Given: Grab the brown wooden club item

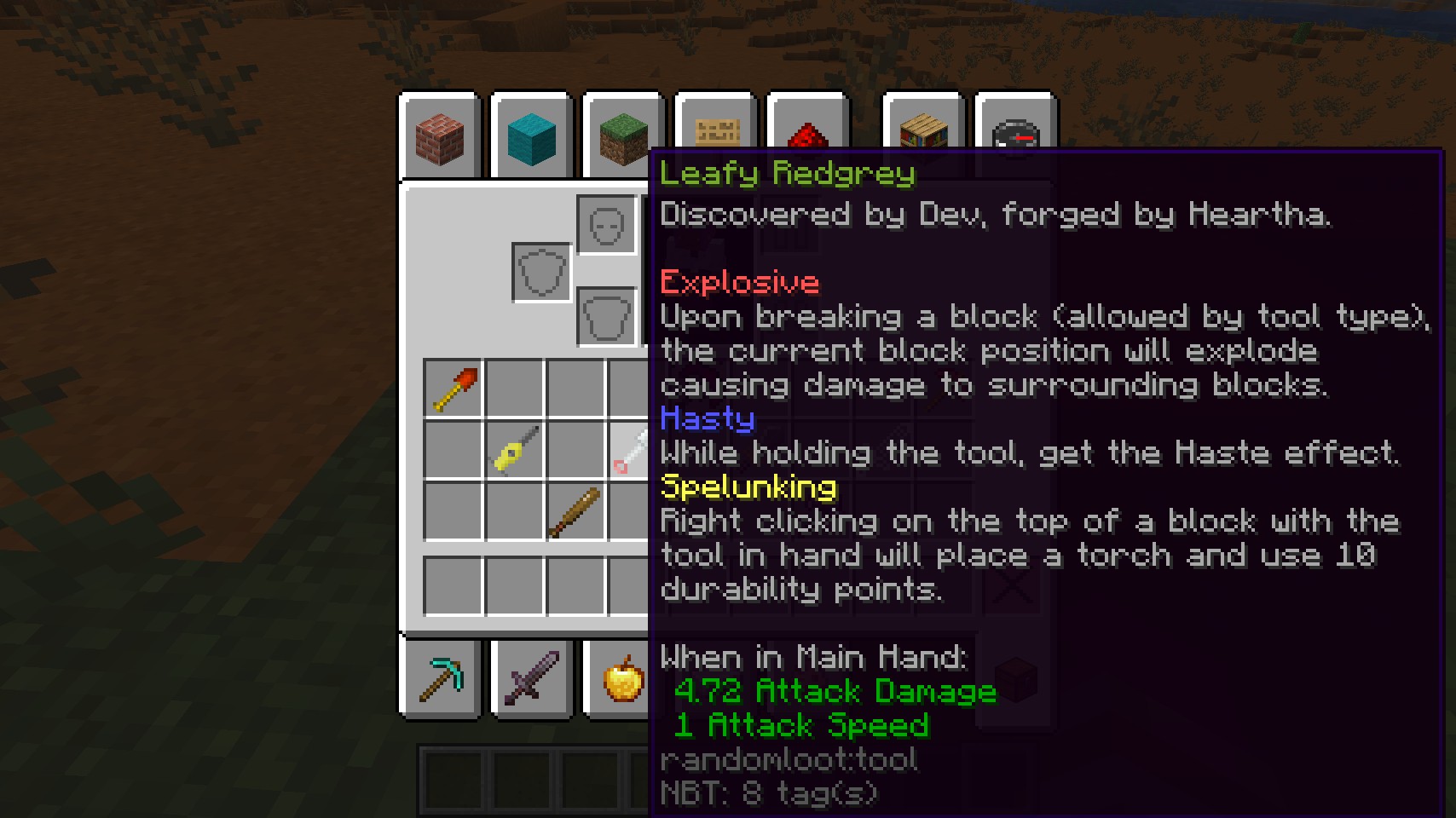Looking at the screenshot, I should [575, 511].
